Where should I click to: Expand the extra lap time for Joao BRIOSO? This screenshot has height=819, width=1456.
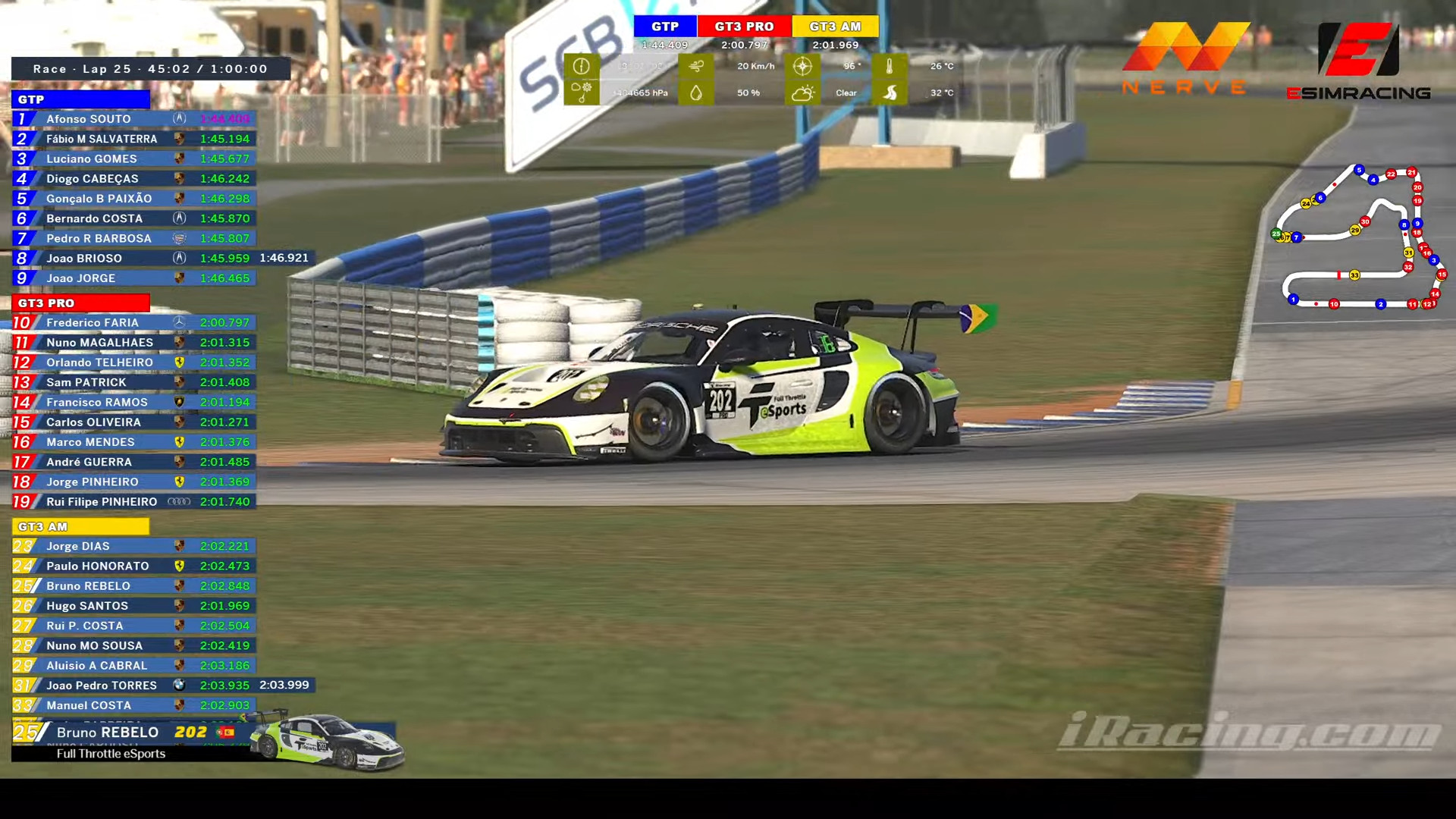[x=284, y=258]
